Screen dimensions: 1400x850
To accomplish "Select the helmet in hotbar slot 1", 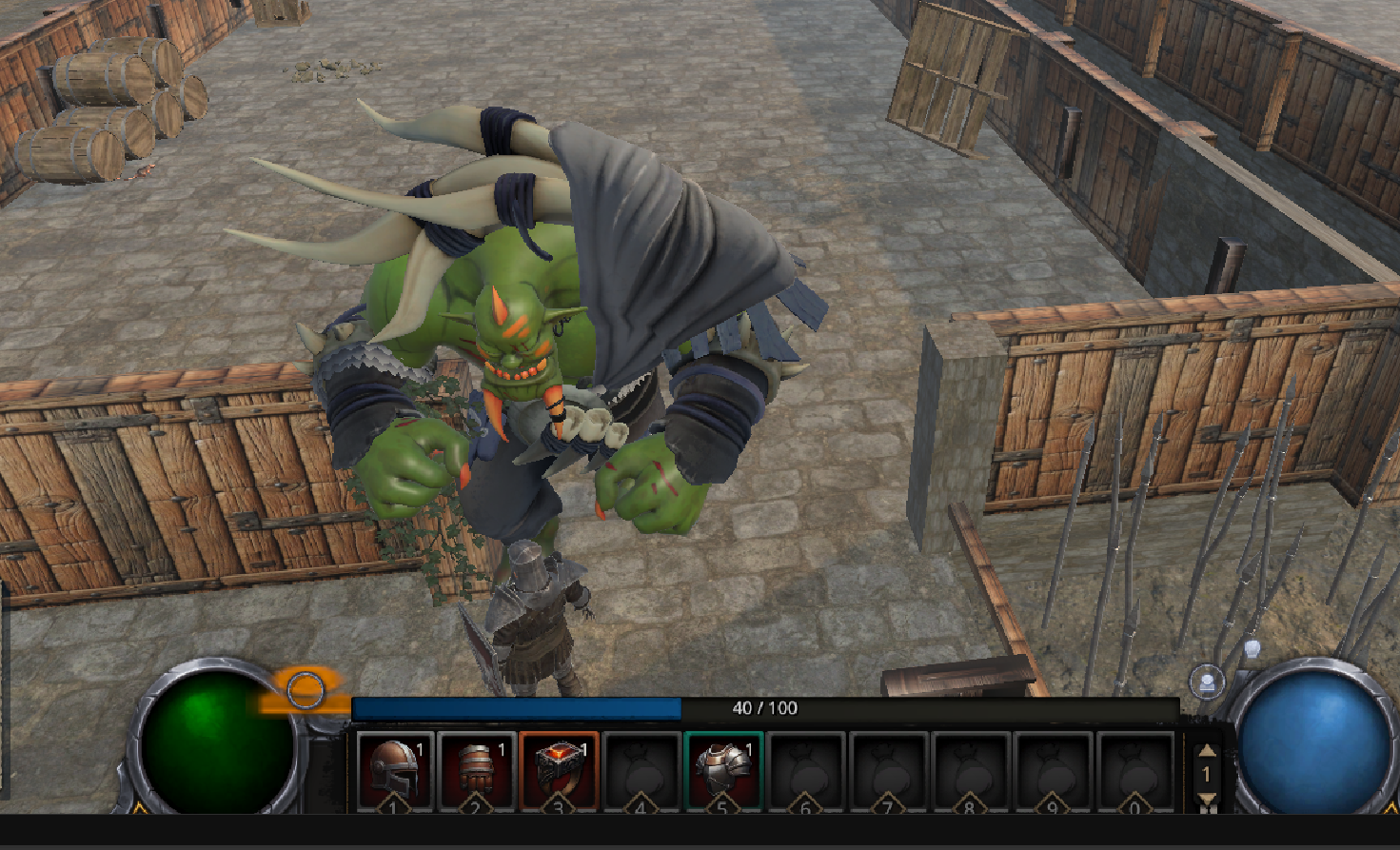I will [394, 769].
